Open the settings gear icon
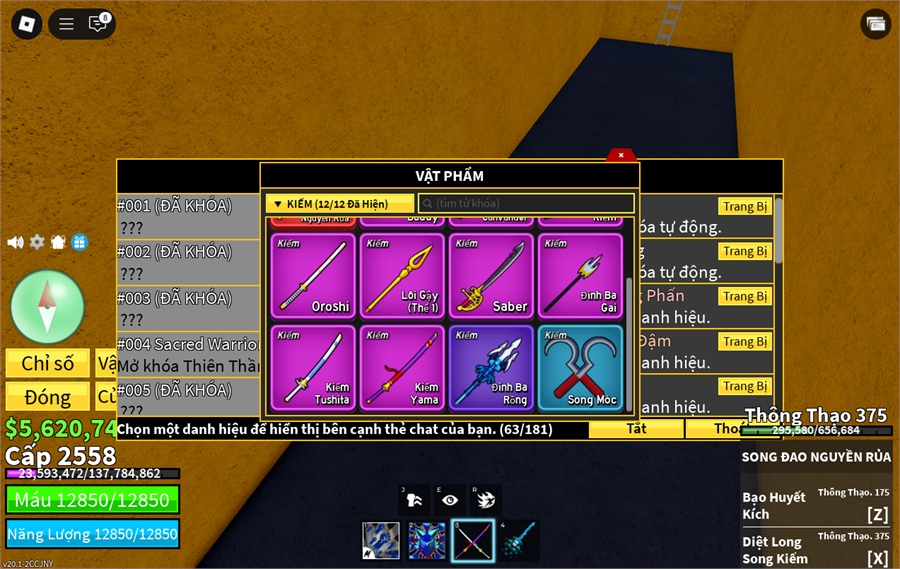 point(37,242)
